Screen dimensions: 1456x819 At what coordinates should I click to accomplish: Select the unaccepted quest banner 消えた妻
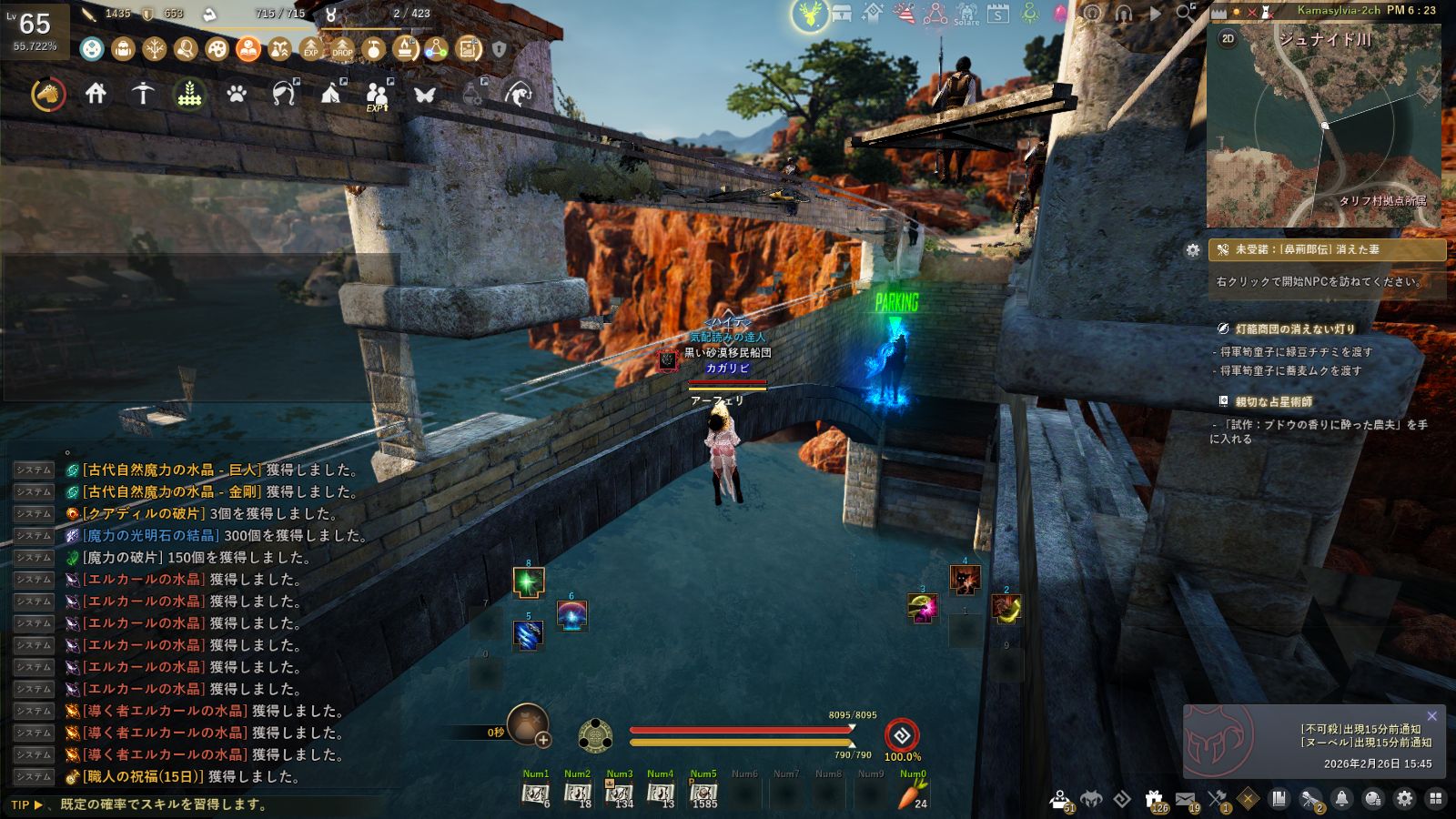1327,249
